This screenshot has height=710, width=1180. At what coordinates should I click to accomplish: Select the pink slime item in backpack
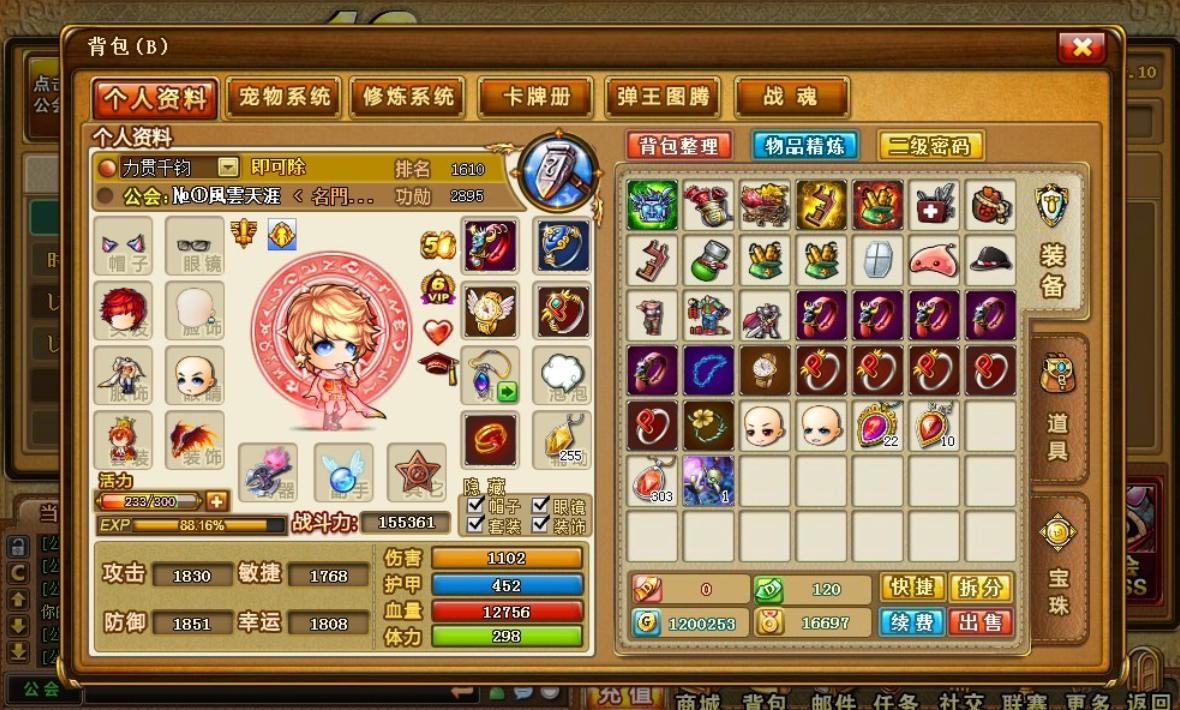[934, 261]
